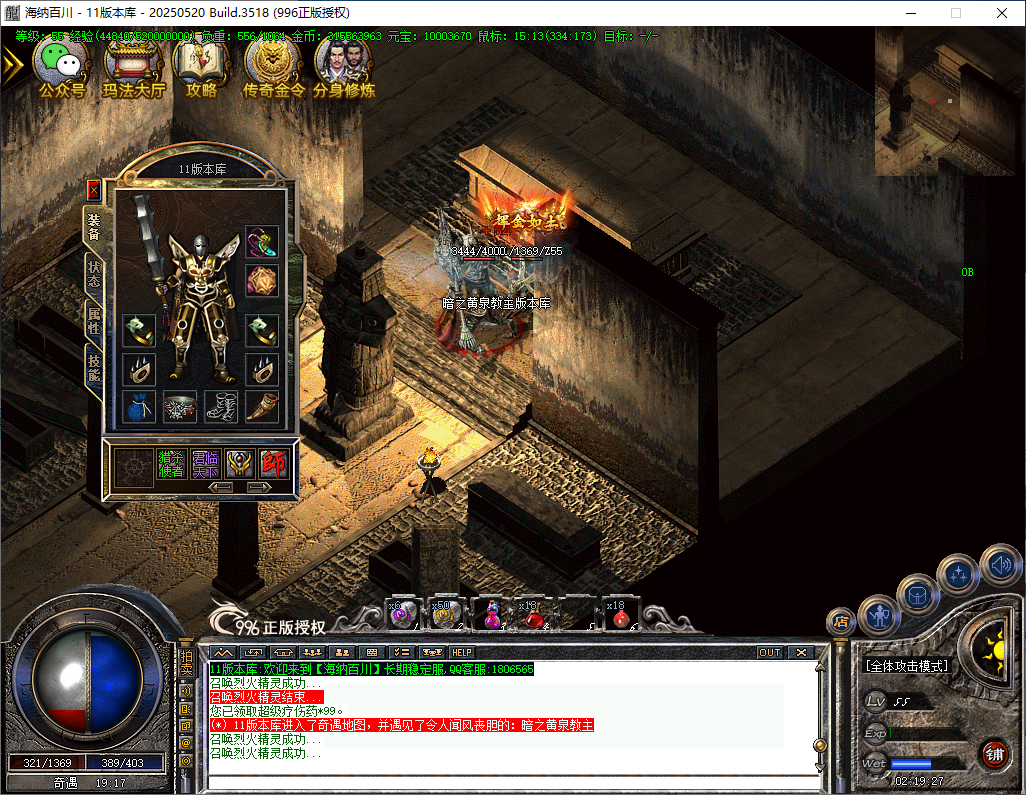The height and width of the screenshot is (795, 1026).
Task: Select the boots equipment slot
Action: (221, 406)
